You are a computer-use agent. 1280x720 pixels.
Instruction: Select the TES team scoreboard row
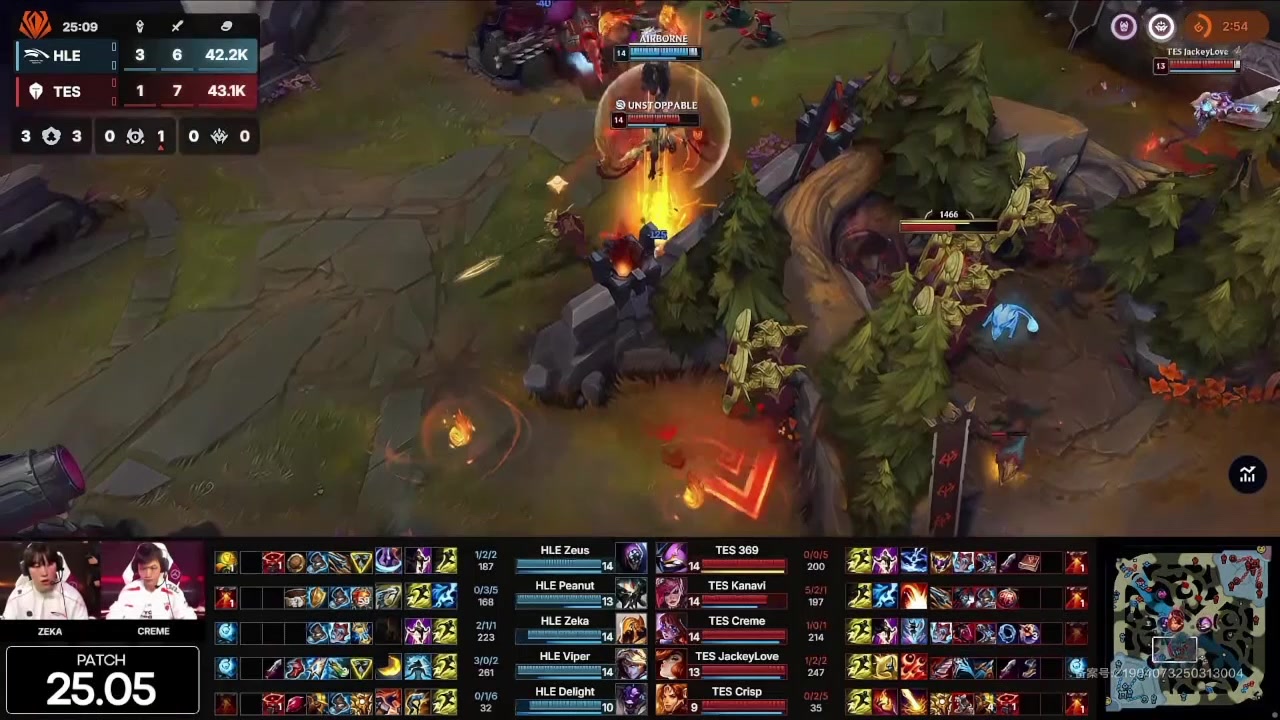point(136,91)
